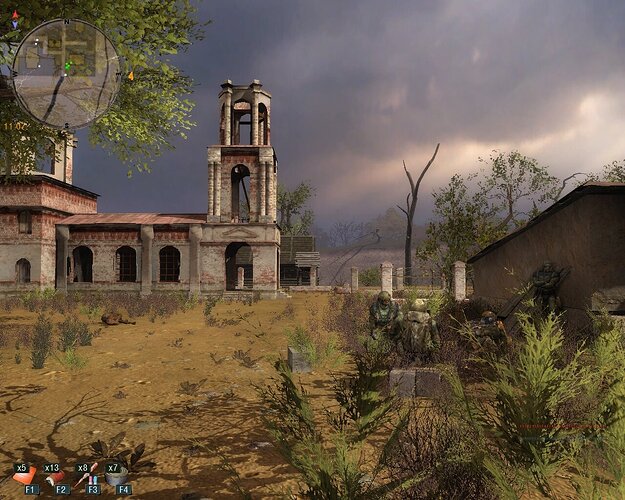
Task: Use the bandage quick slot (x13)
Action: (x=56, y=476)
